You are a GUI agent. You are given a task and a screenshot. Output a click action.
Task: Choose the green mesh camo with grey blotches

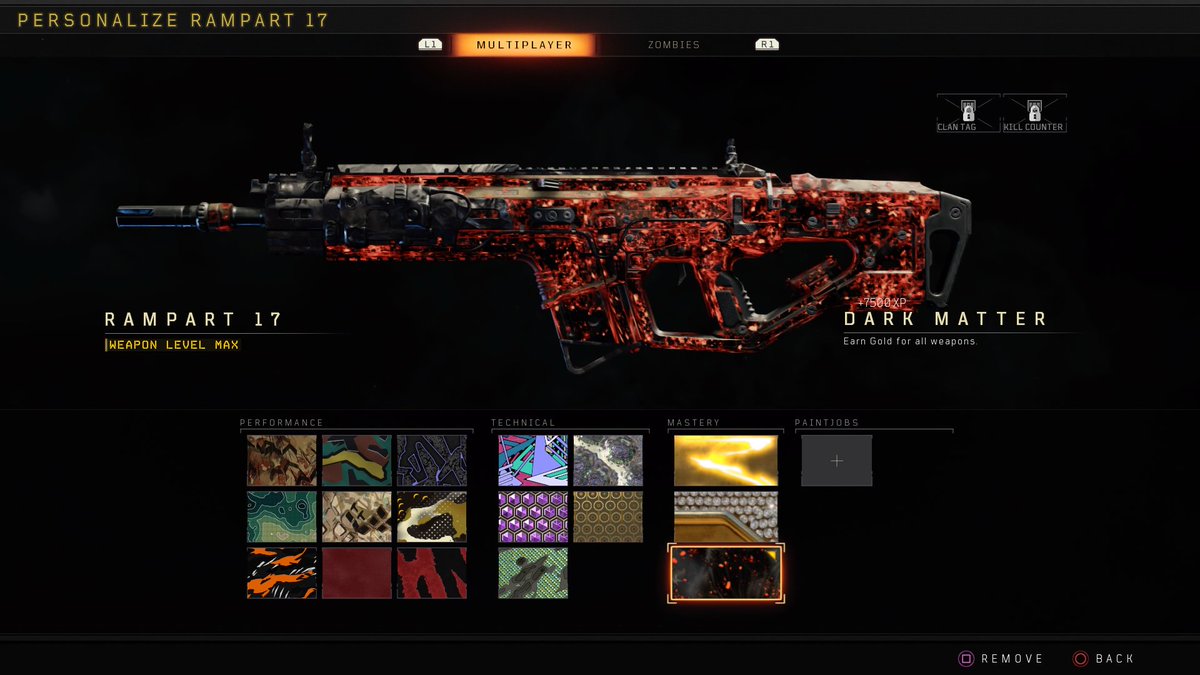point(533,573)
